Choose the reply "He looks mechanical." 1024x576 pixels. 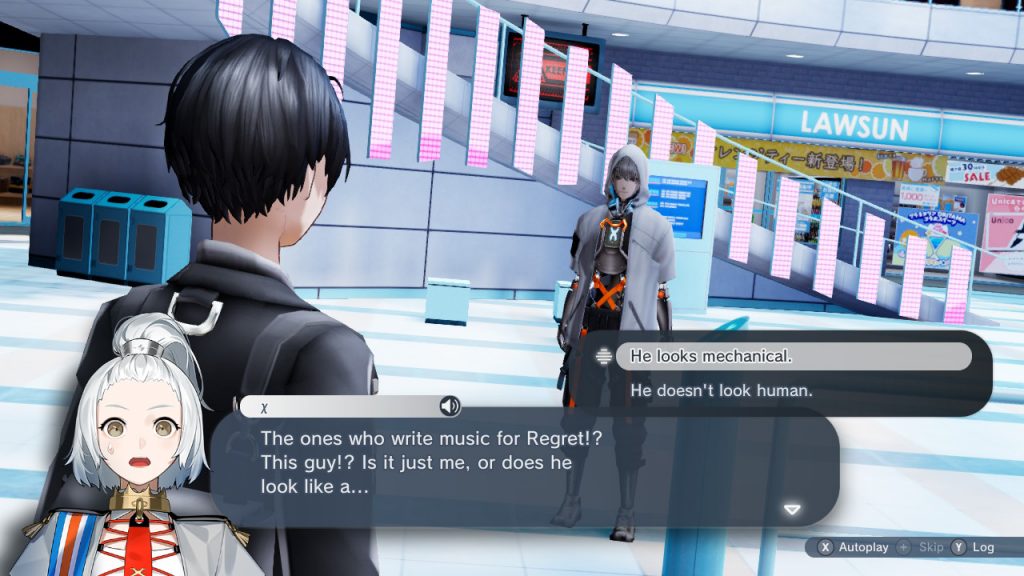pos(792,357)
